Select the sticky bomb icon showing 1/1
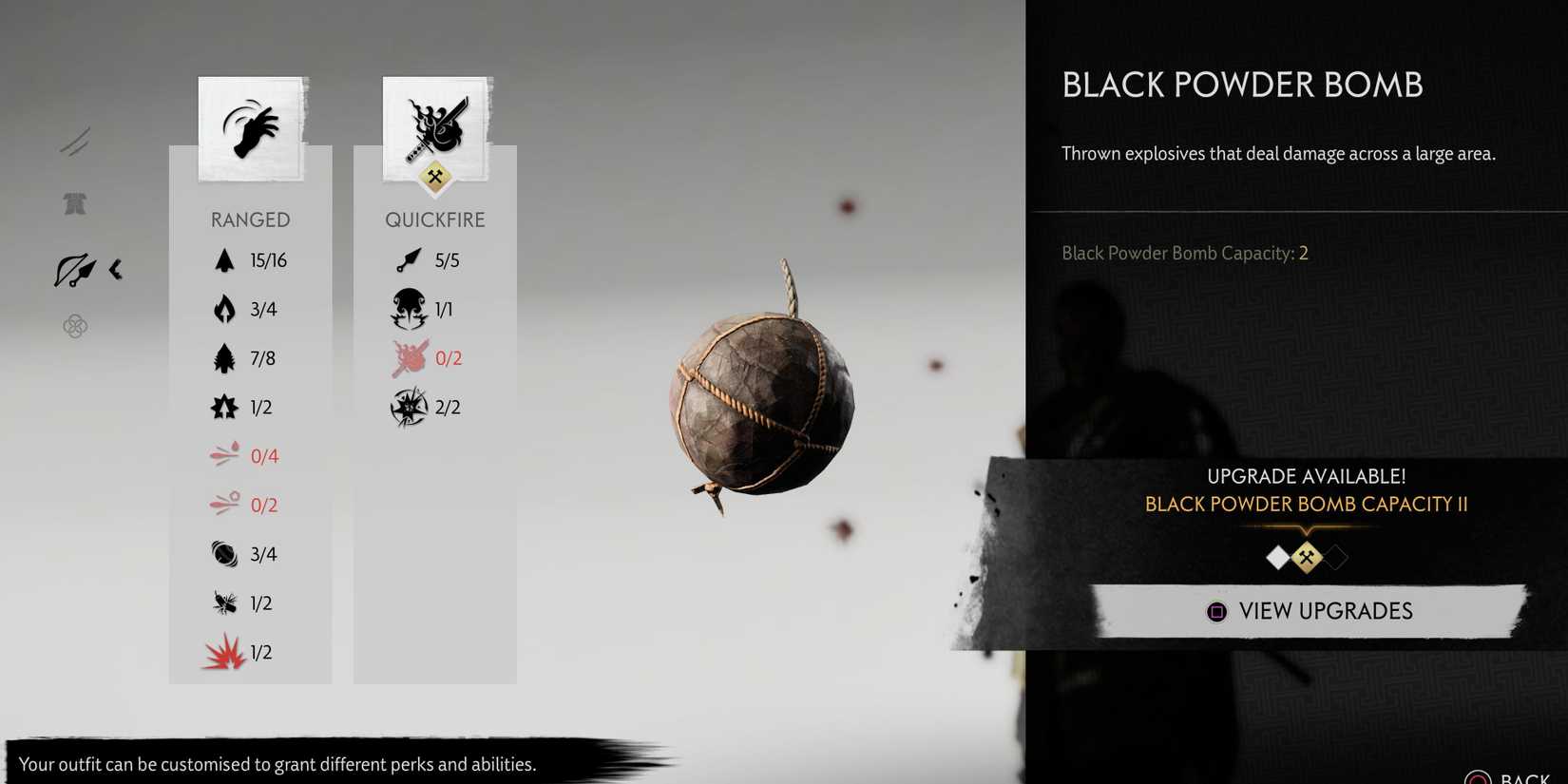Image resolution: width=1568 pixels, height=784 pixels. click(409, 309)
